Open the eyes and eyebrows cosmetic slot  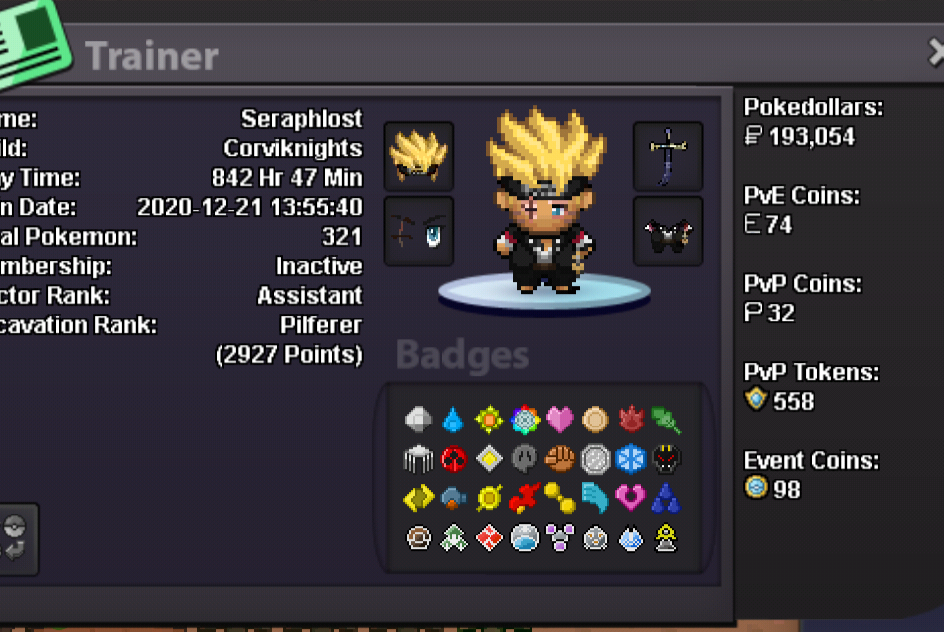pyautogui.click(x=419, y=231)
